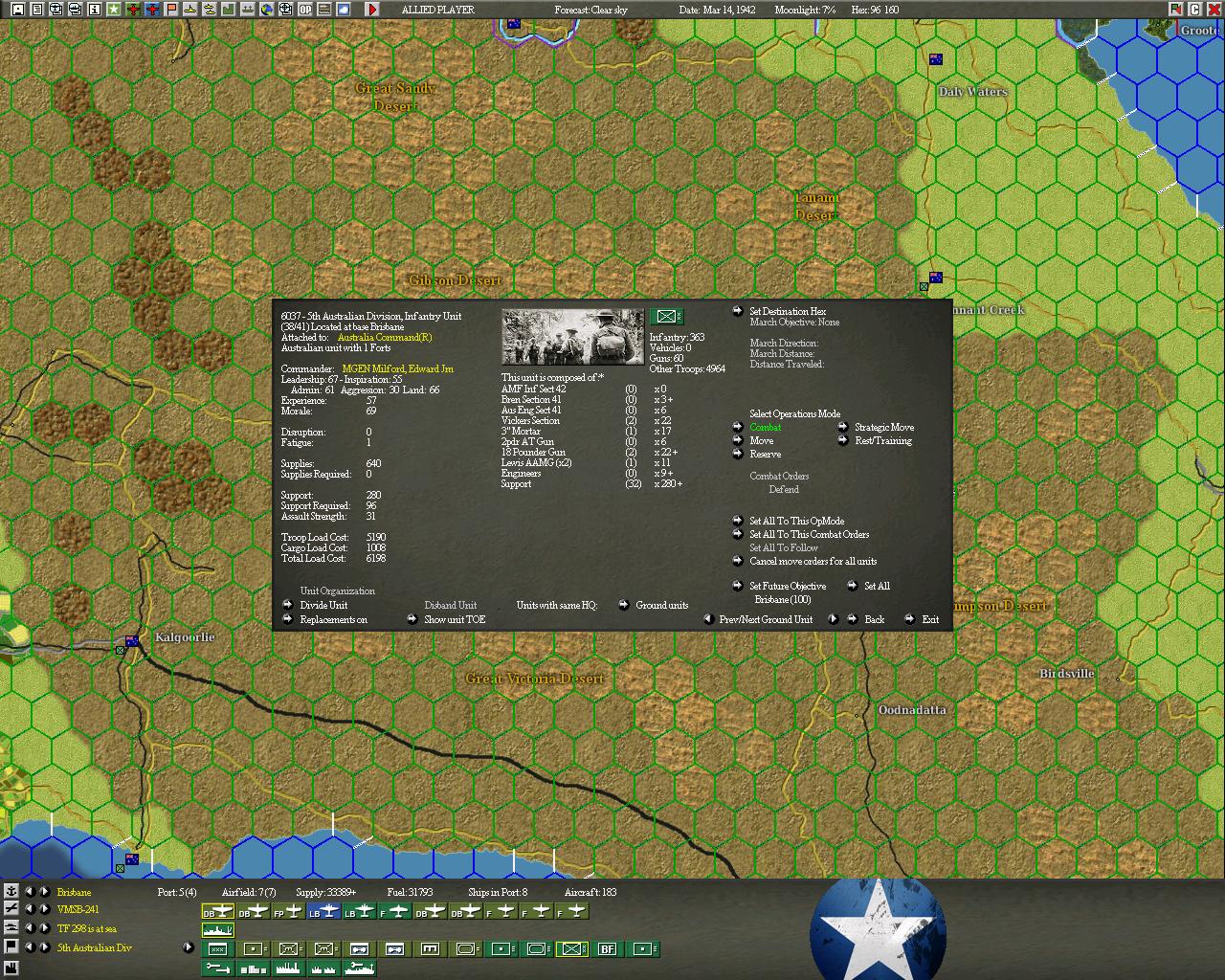Image resolution: width=1225 pixels, height=980 pixels.
Task: Click the red plane on blue toolbar icon
Action: coord(151,10)
